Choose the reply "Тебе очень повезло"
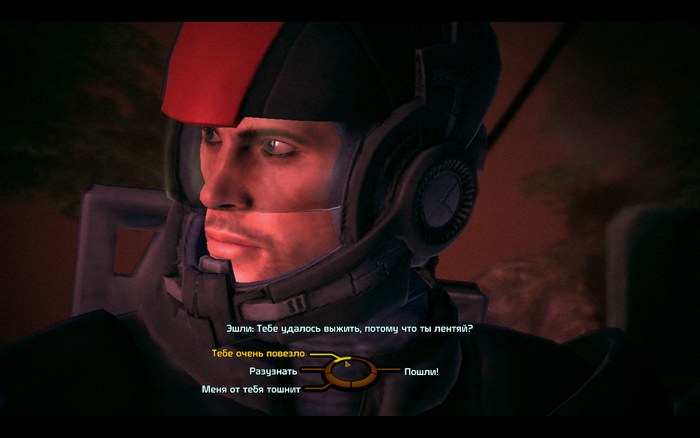700x438 pixels. 258,354
